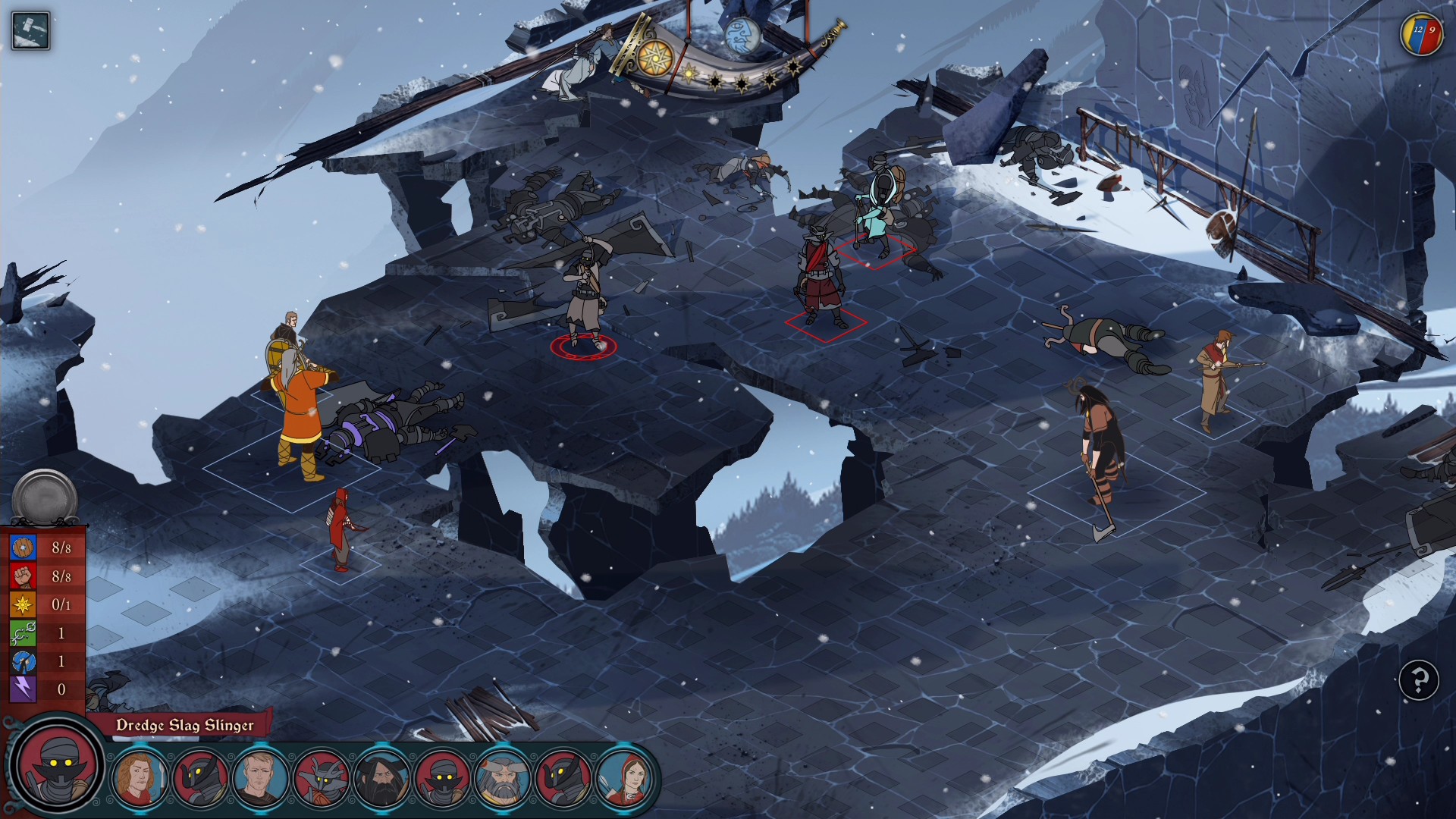The height and width of the screenshot is (819, 1456).
Task: Select the black-bearded warrior's turn portrait
Action: tap(382, 777)
